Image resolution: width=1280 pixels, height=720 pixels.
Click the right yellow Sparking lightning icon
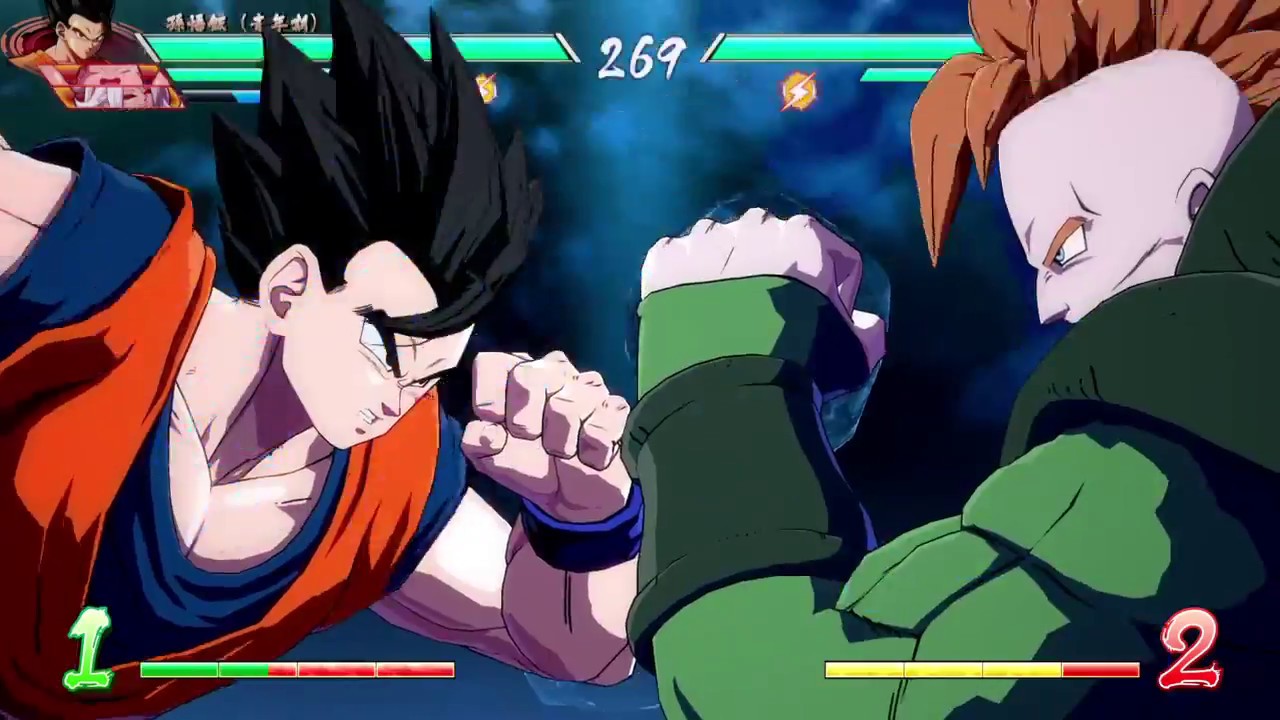point(795,92)
